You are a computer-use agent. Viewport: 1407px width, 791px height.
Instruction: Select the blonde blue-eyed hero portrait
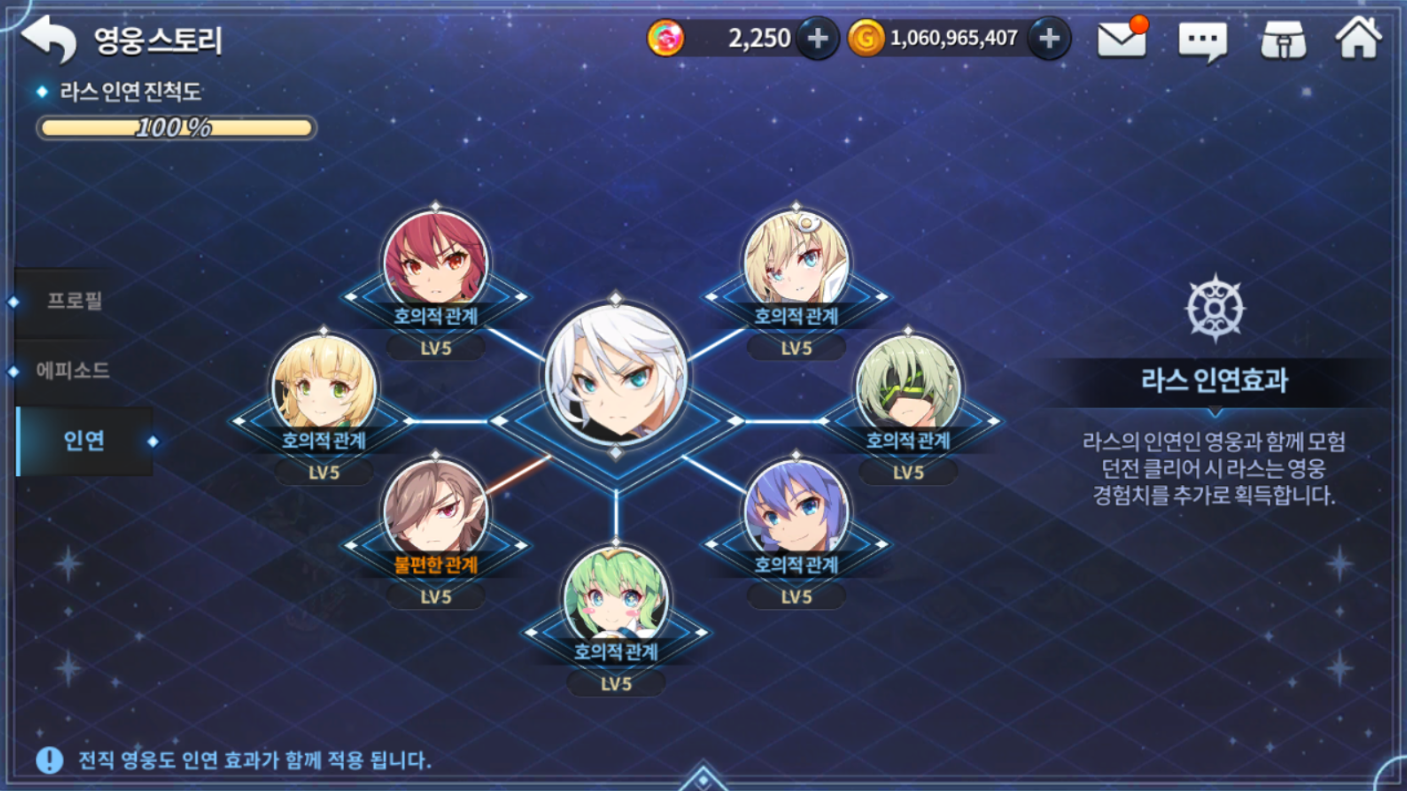point(796,259)
